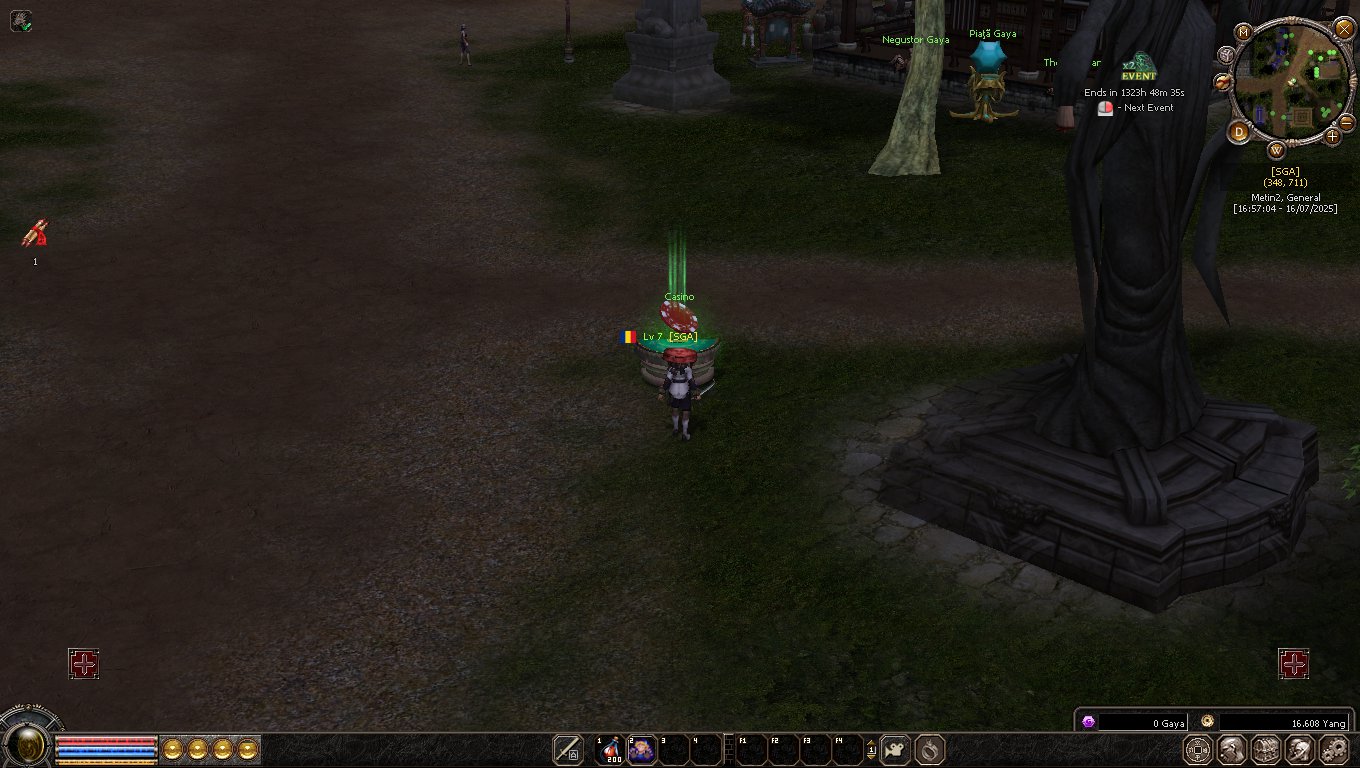1360x768 pixels.
Task: Click the camera mode button
Action: coord(895,750)
